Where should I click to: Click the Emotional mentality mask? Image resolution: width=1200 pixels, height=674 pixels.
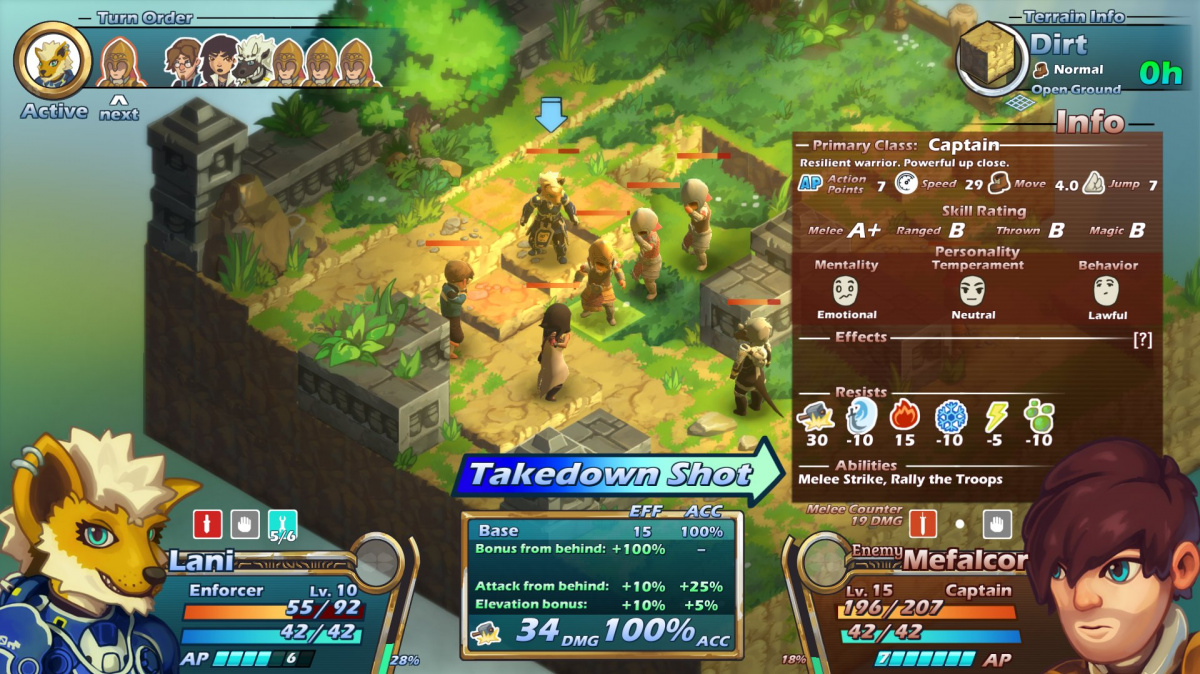coord(846,291)
